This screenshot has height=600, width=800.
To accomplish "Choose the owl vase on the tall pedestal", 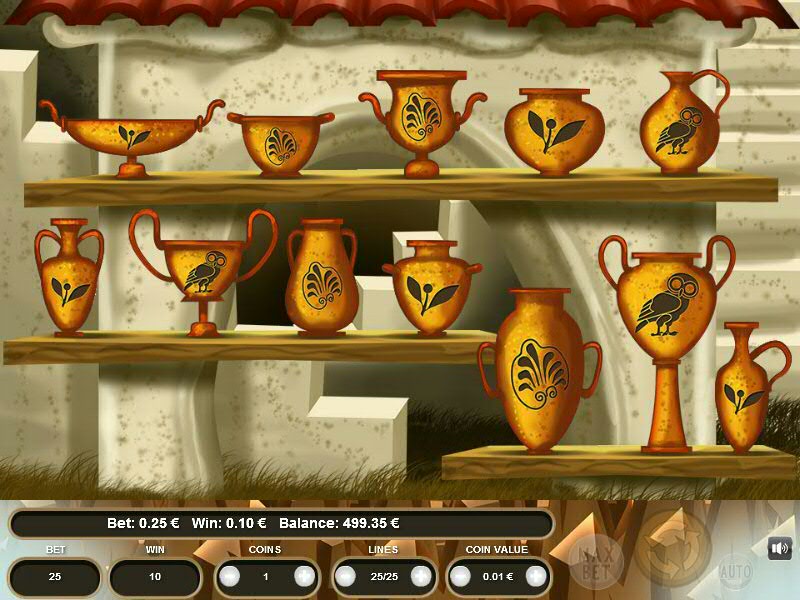I will click(x=664, y=320).
